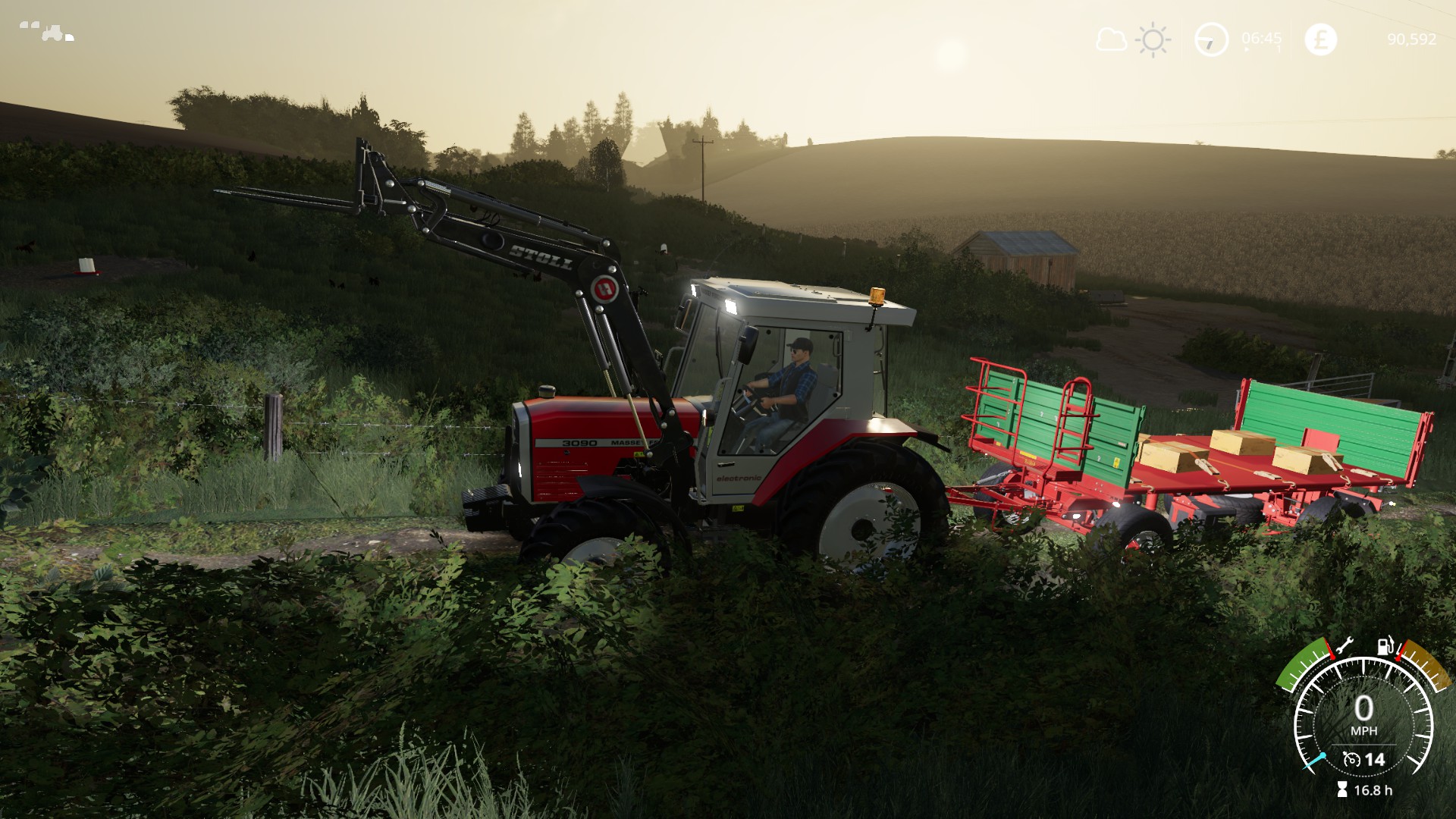Click the game clock dial icon
Screen dimensions: 1456x819
(1211, 39)
